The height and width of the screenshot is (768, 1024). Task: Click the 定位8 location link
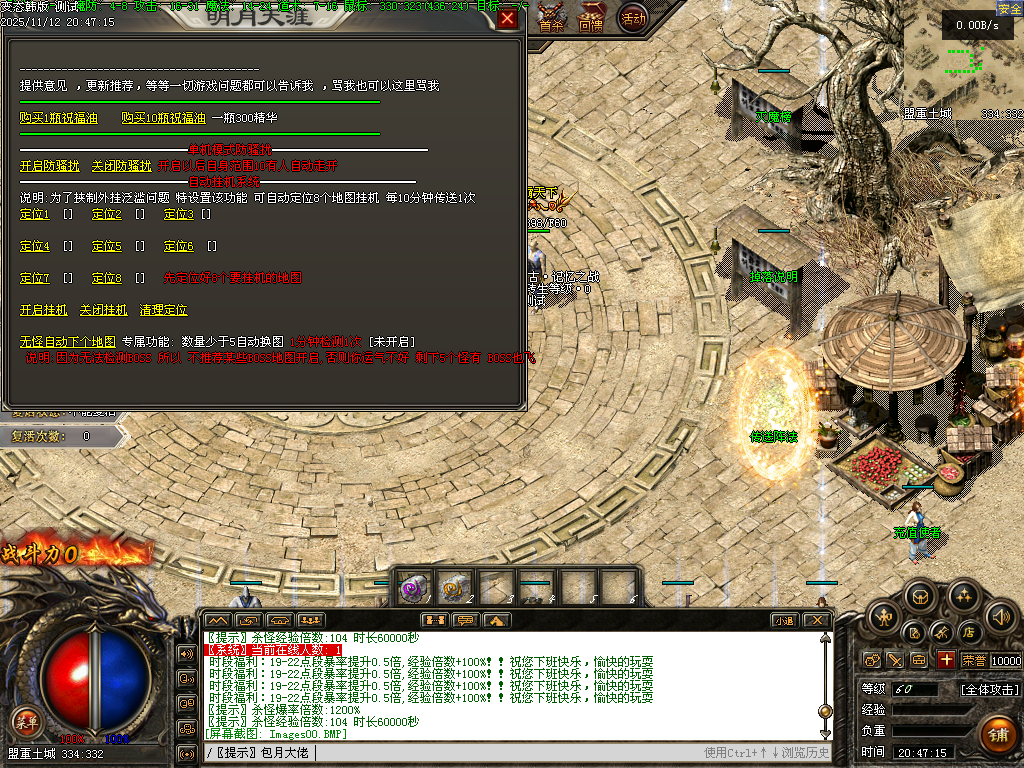pyautogui.click(x=107, y=278)
